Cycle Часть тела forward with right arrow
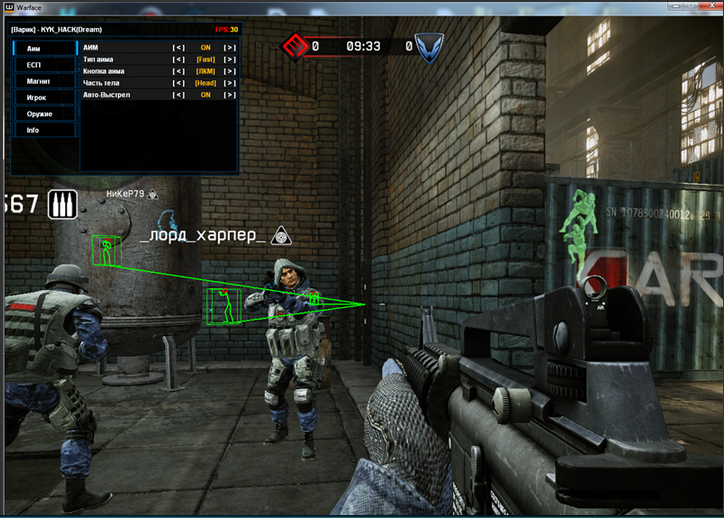Screen dimensions: 724x518 [x=230, y=83]
